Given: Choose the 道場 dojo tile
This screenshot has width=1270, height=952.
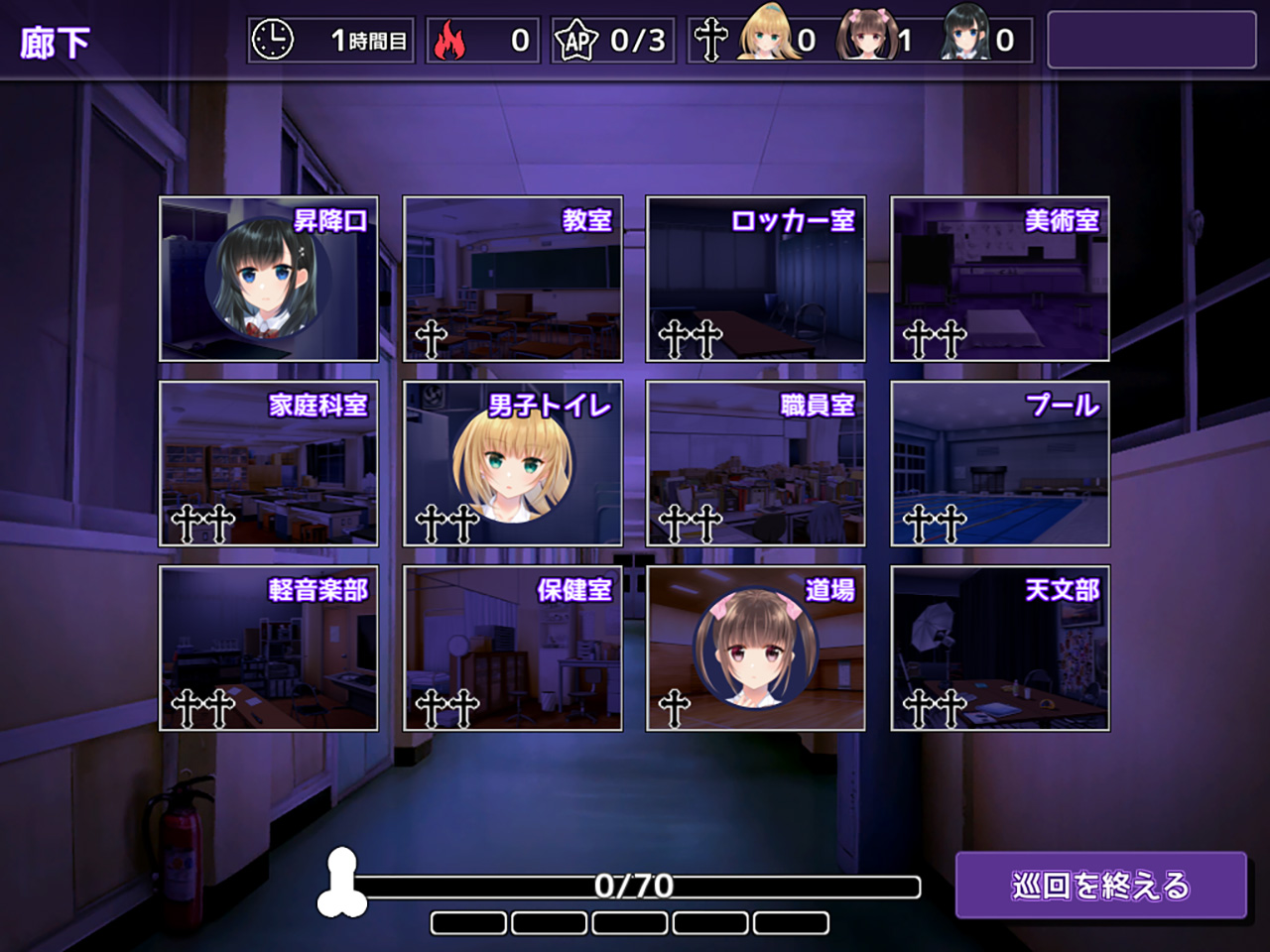Looking at the screenshot, I should point(756,649).
